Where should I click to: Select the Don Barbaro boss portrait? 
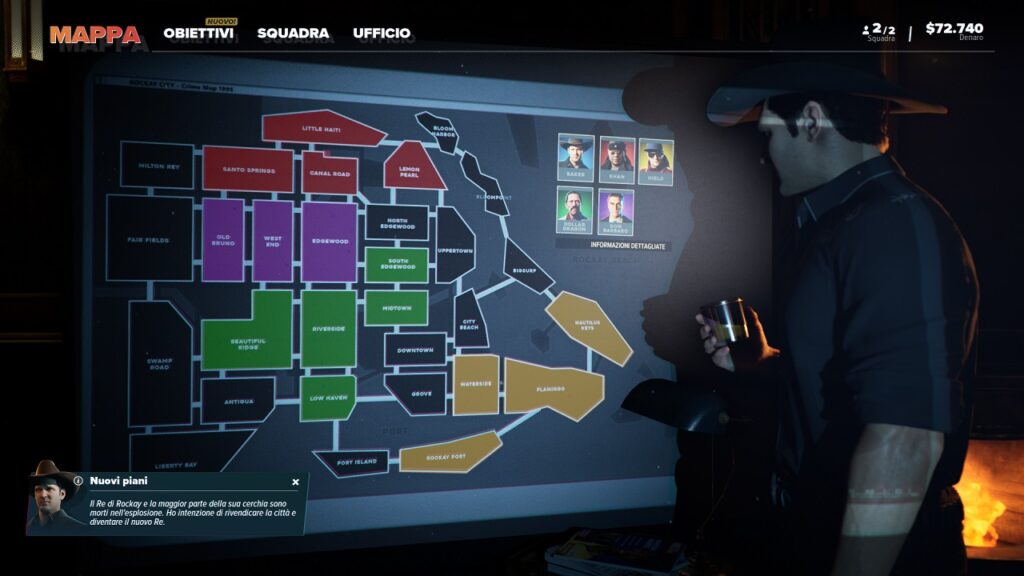(x=616, y=212)
